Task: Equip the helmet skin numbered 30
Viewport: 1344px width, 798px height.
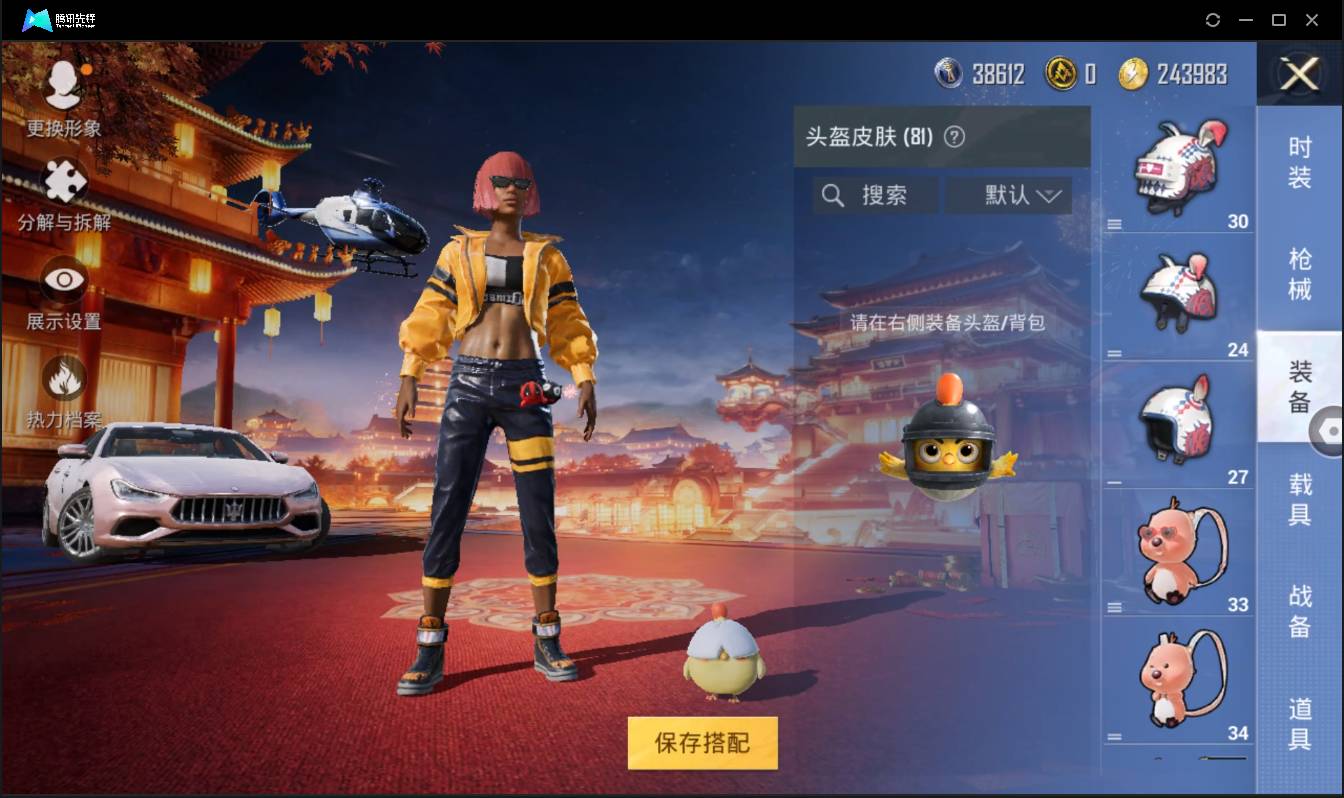Action: 1178,165
